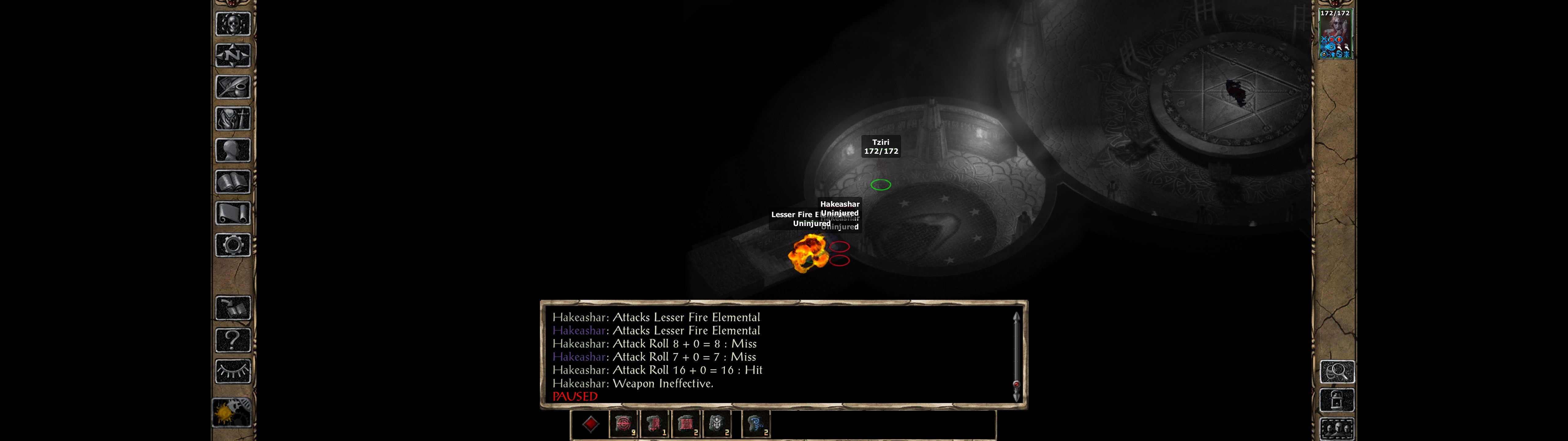
Task: Open the priest scroll icon
Action: (232, 213)
